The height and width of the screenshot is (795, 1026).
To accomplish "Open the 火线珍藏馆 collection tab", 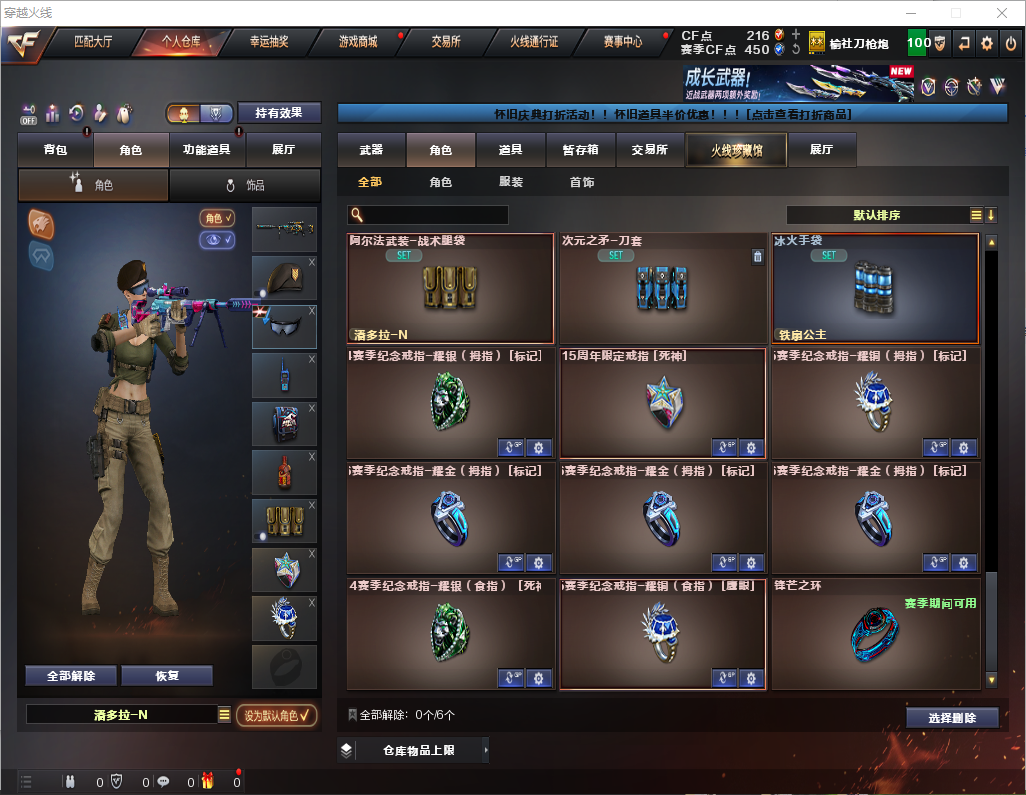I will tap(736, 150).
